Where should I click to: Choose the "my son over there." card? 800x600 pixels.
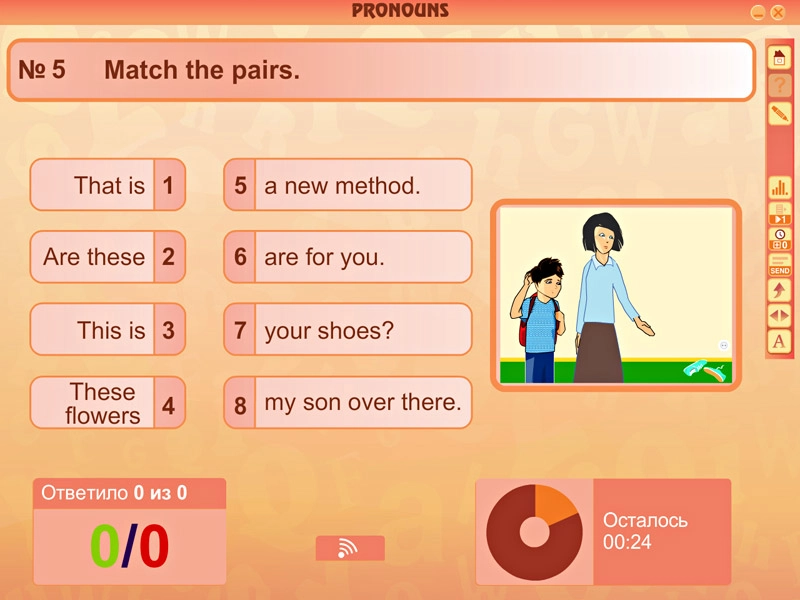[347, 403]
